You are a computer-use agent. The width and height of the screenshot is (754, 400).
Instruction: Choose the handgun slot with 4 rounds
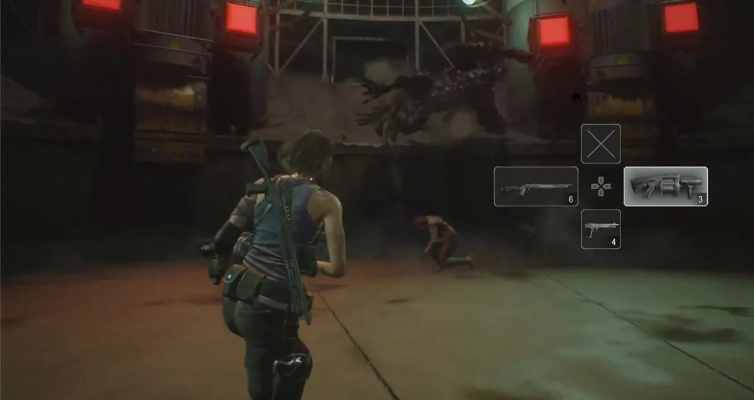click(600, 229)
